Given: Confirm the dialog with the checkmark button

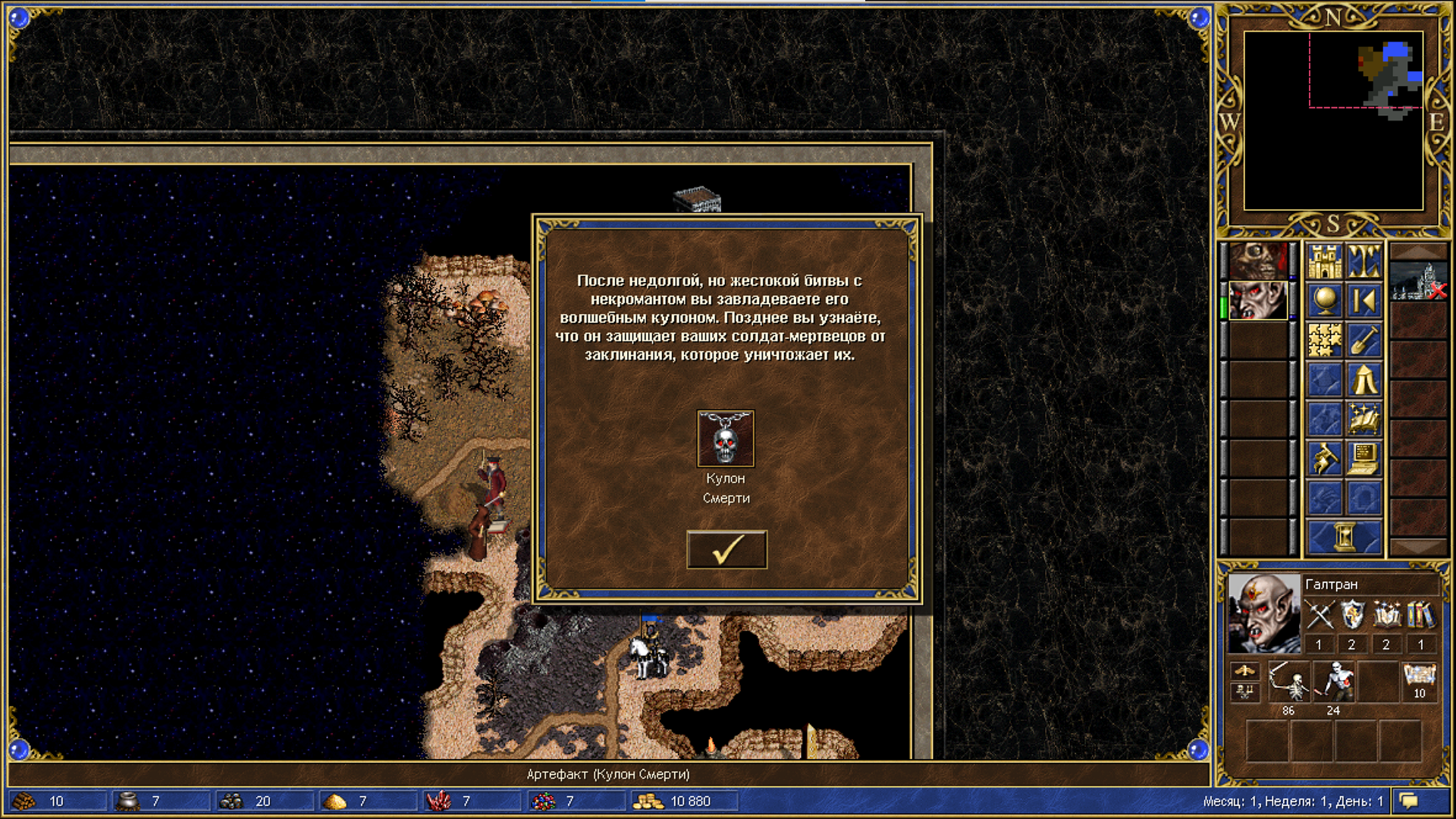Looking at the screenshot, I should [x=726, y=550].
